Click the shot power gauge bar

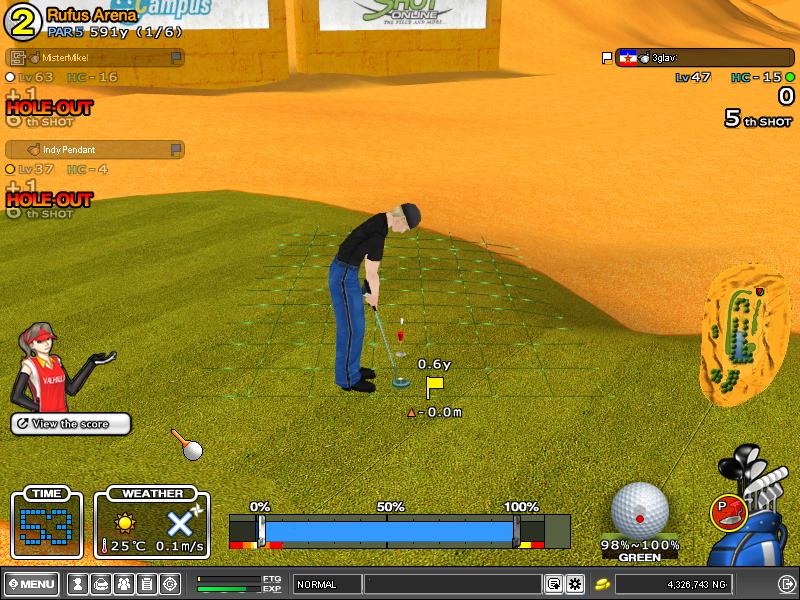click(x=388, y=531)
